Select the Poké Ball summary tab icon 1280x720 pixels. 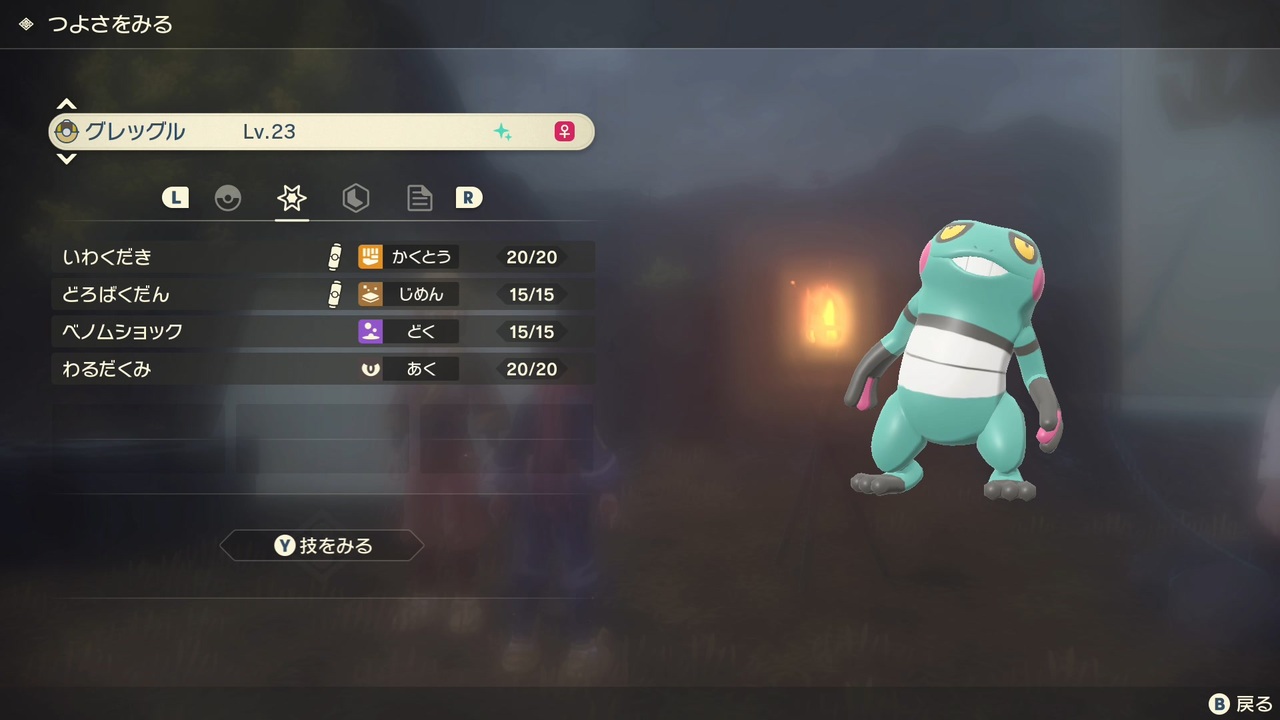point(229,197)
